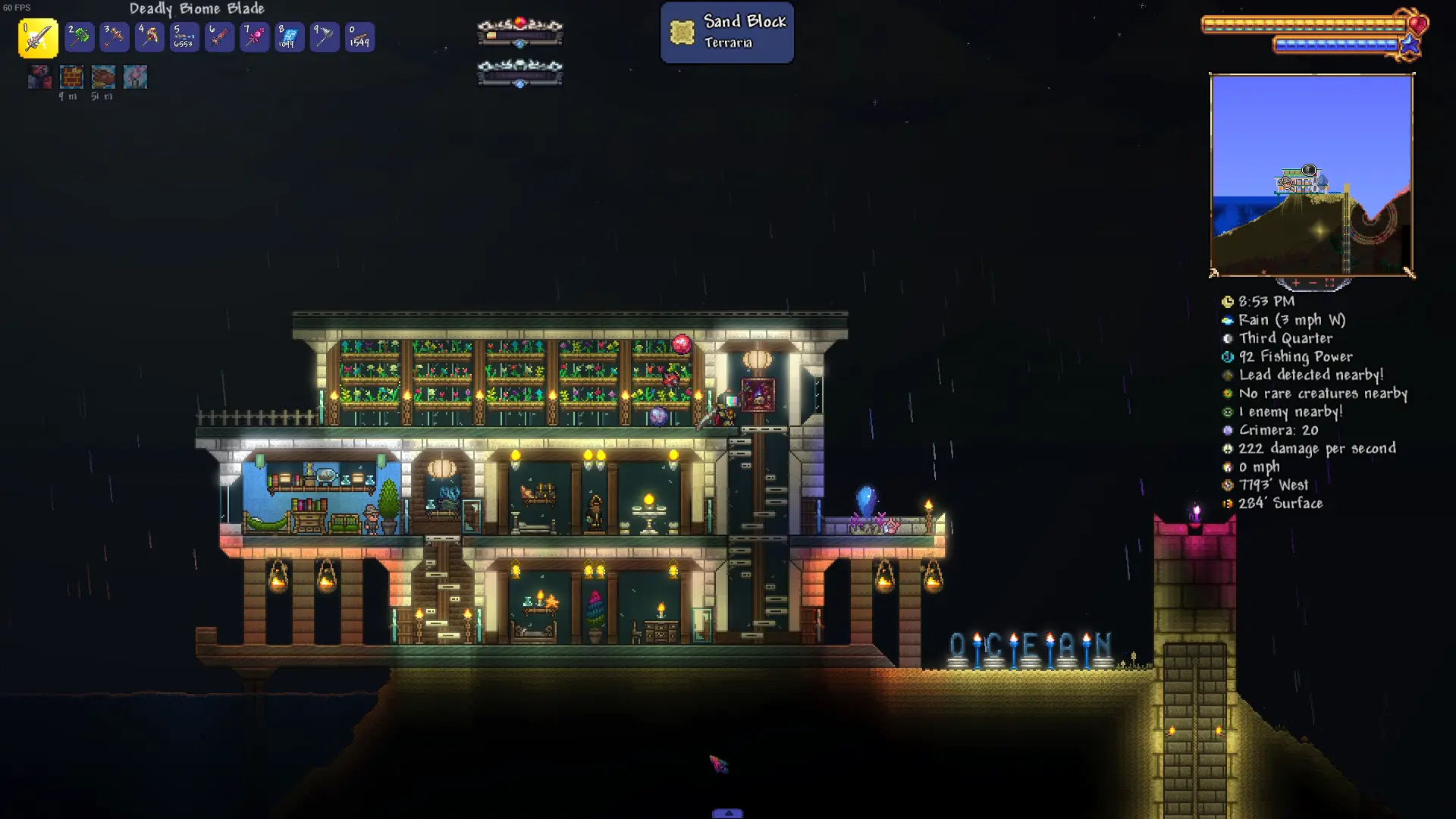
Task: Click the minimap
Action: pos(1311,174)
